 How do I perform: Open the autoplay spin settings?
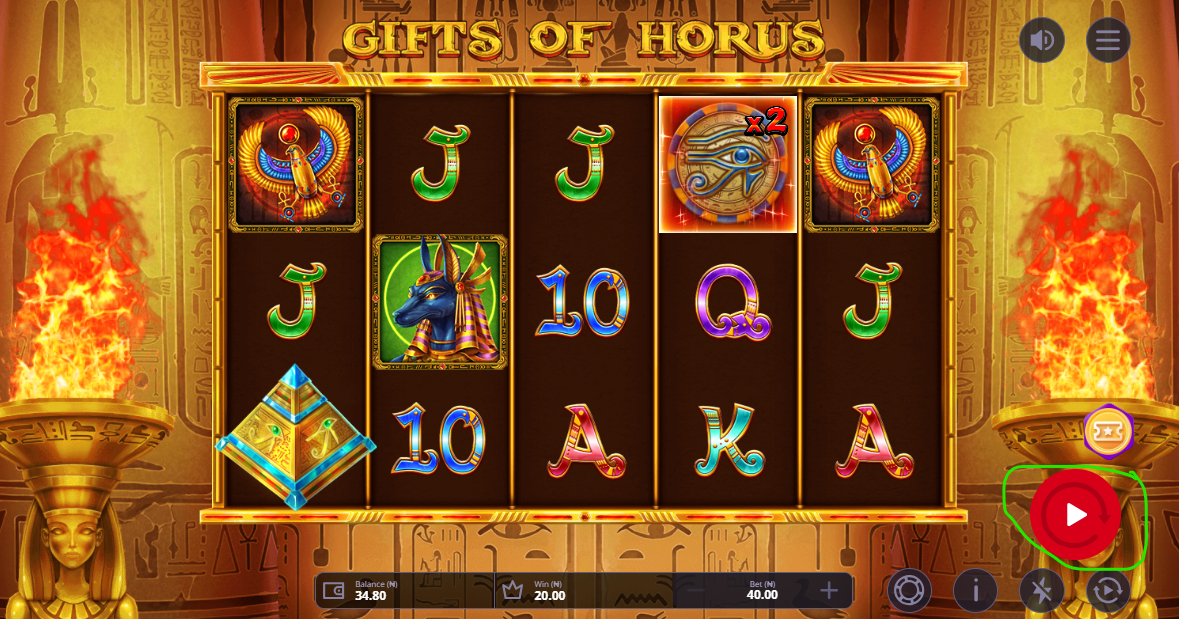(1108, 591)
